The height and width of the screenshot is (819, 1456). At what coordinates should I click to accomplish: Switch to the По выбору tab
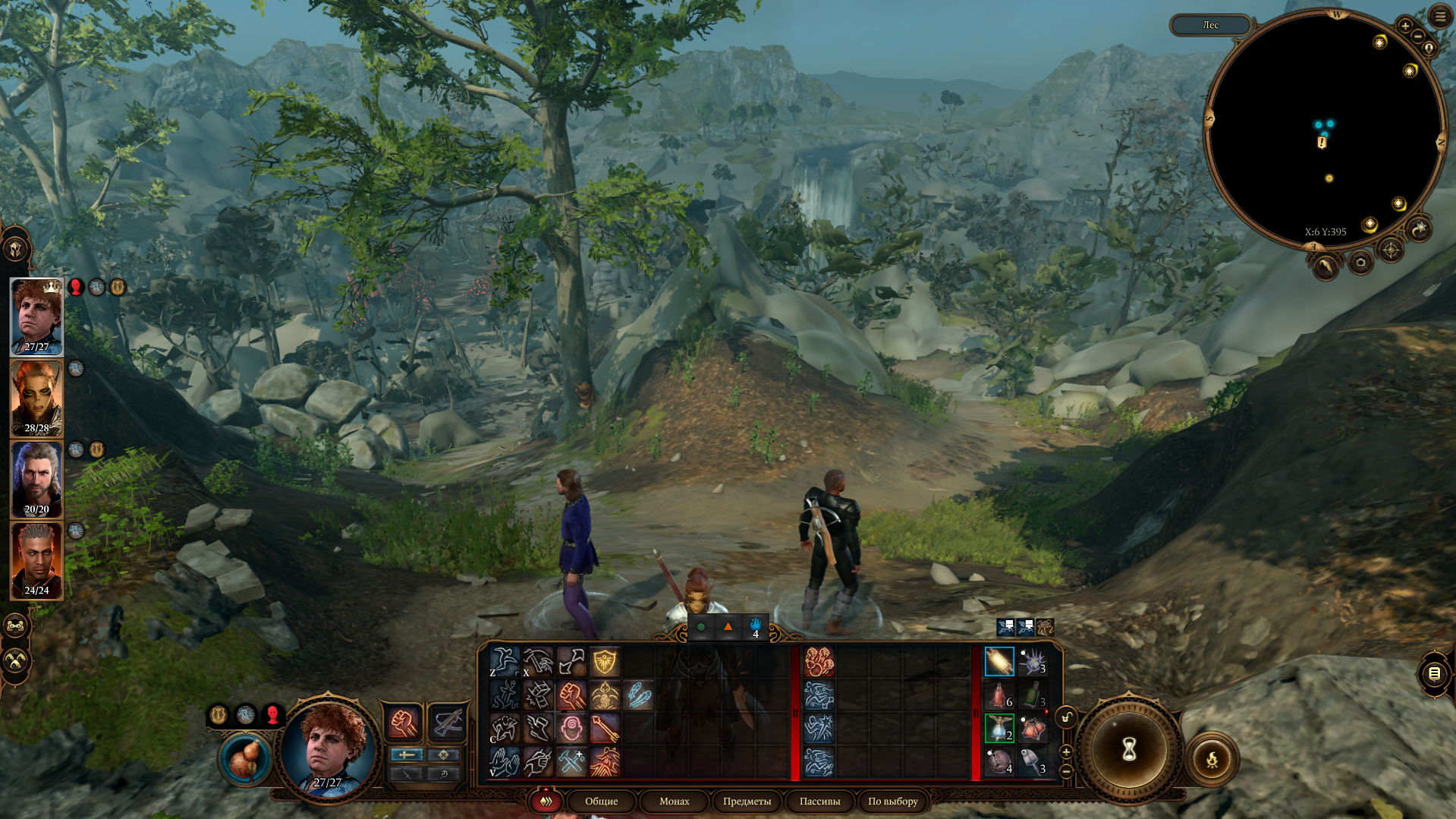tap(892, 801)
